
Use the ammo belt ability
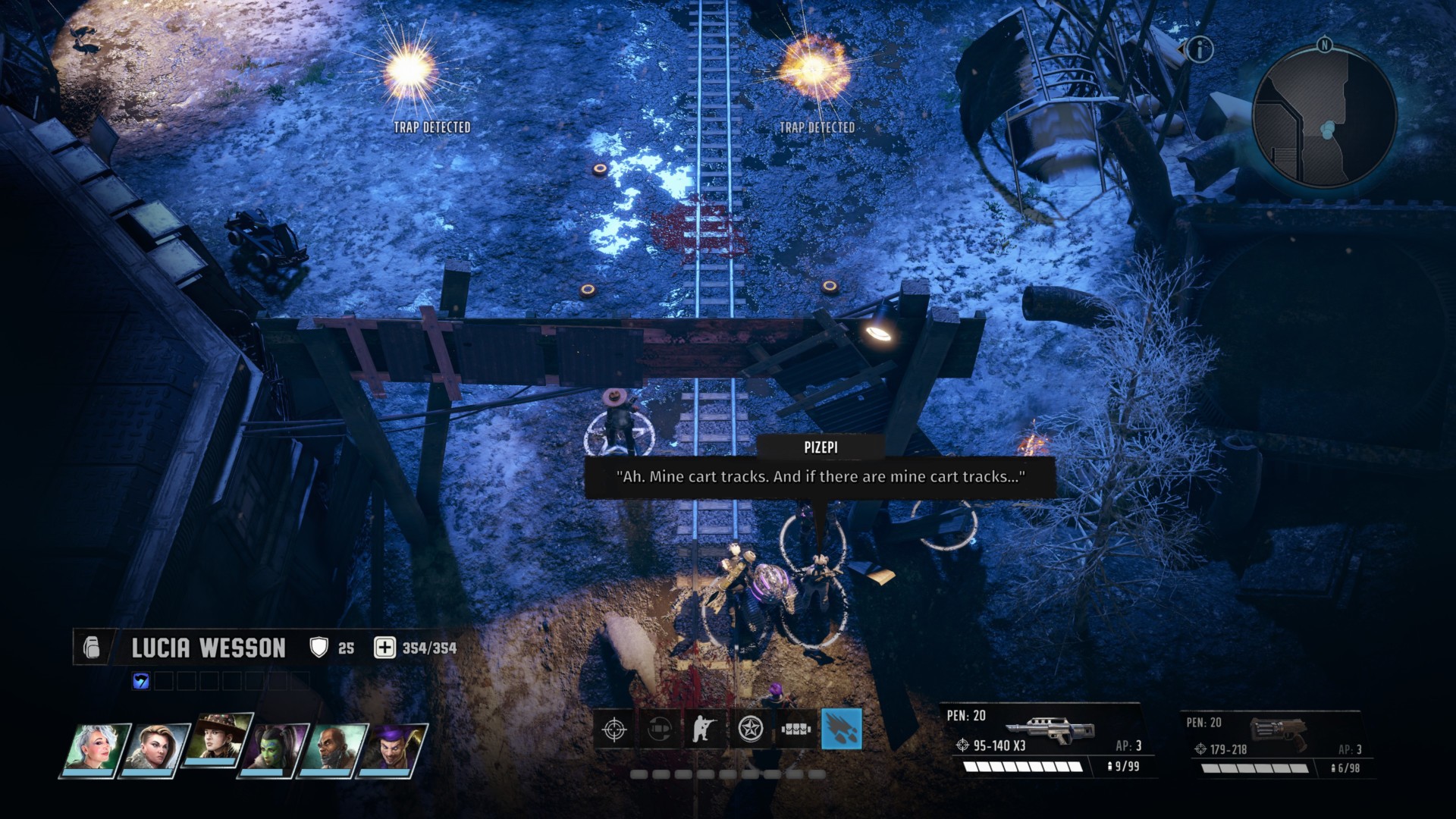click(796, 730)
